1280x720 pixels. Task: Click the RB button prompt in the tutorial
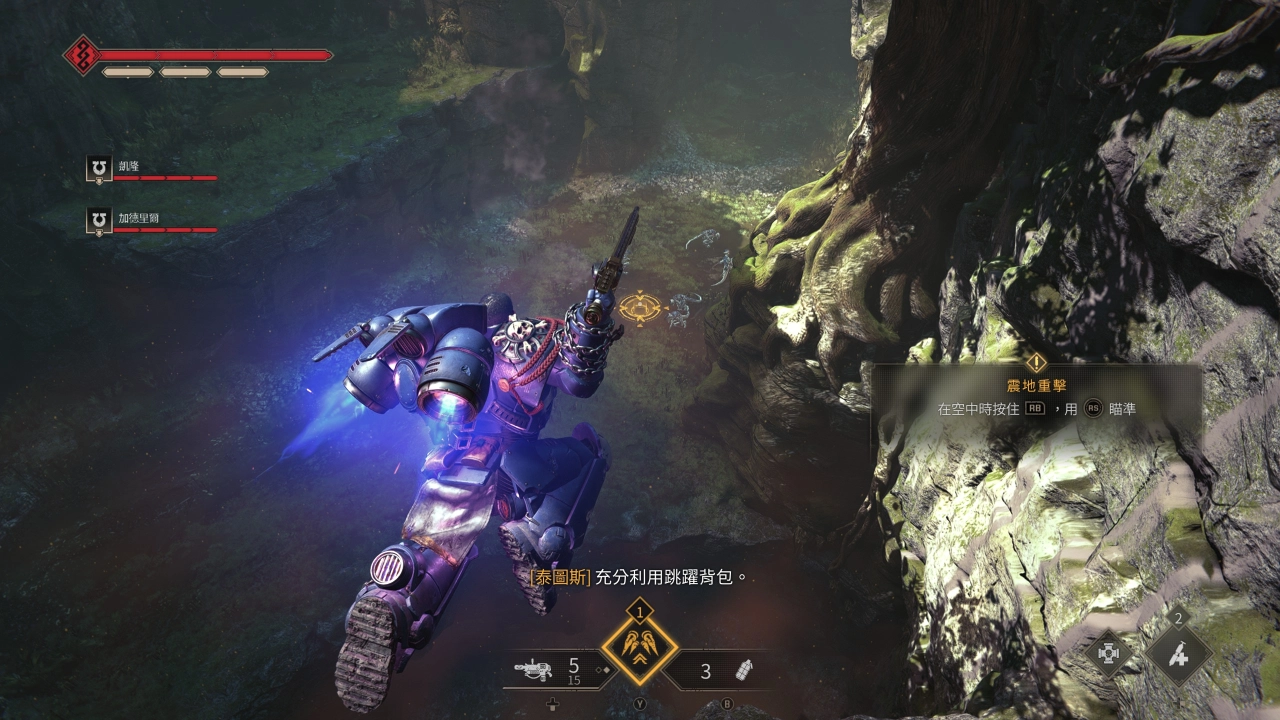1037,408
